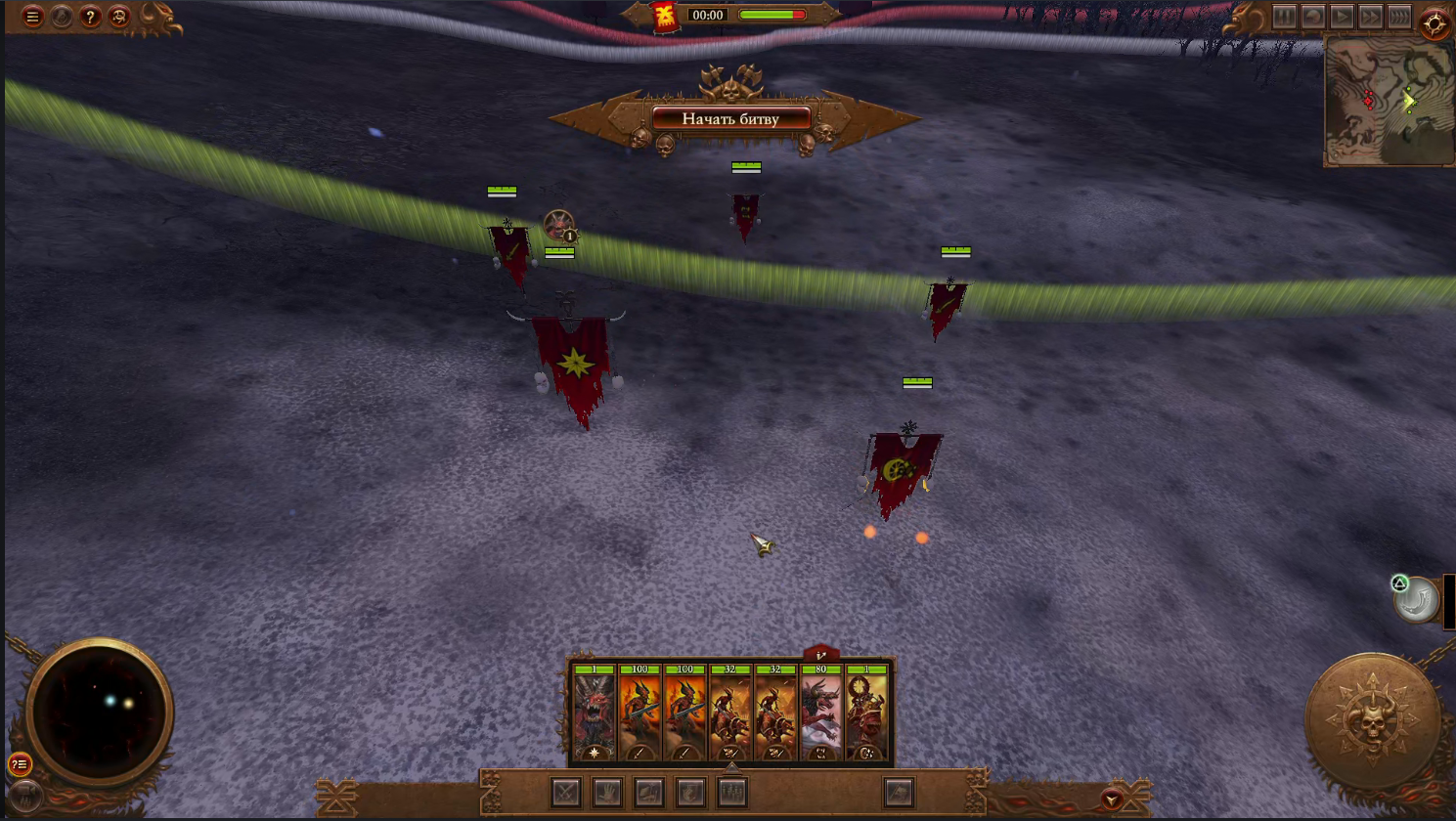Viewport: 1456px width, 821px height.
Task: Click the camera icon next to the menu
Action: click(x=60, y=17)
